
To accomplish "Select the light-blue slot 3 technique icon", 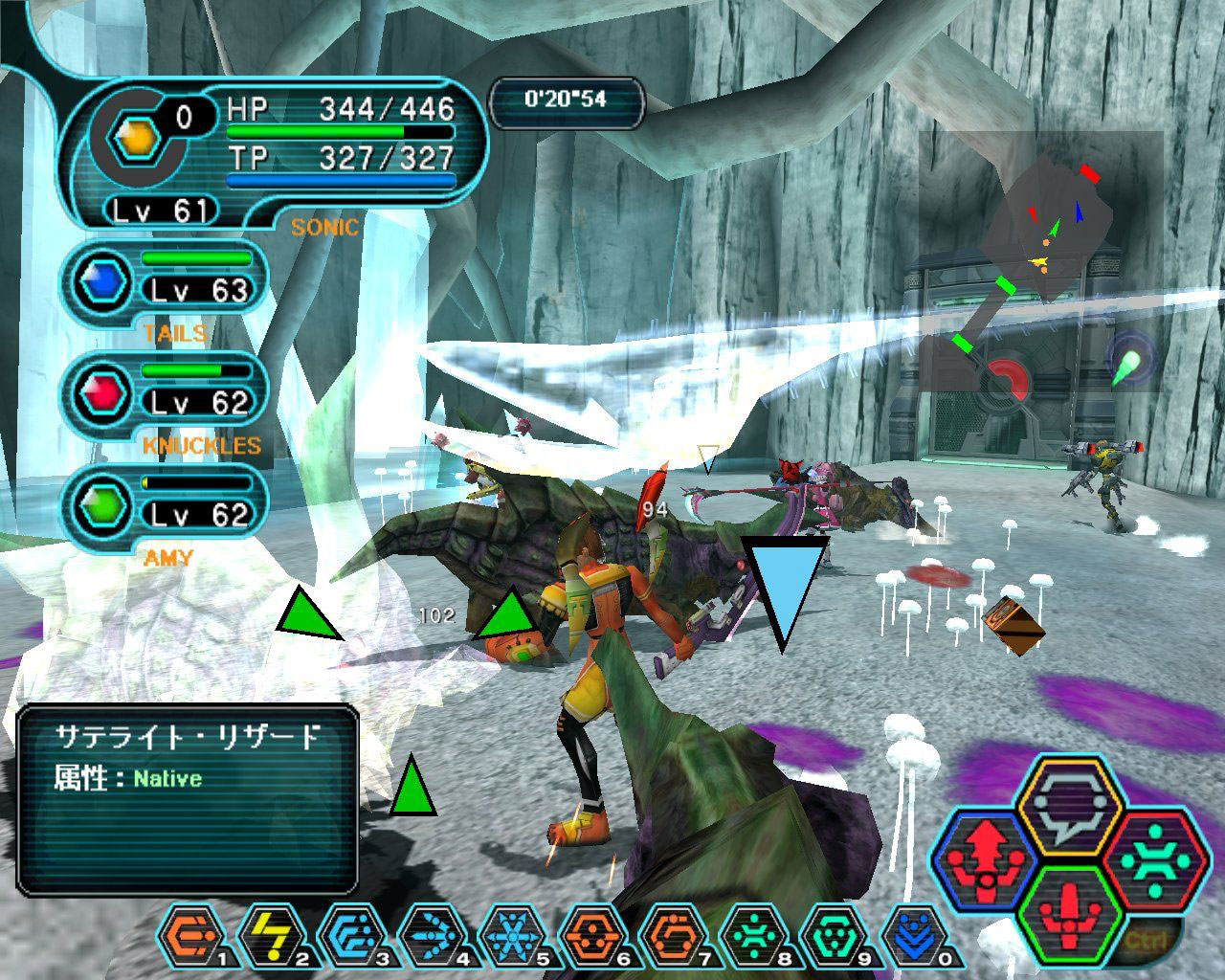I will tap(349, 935).
